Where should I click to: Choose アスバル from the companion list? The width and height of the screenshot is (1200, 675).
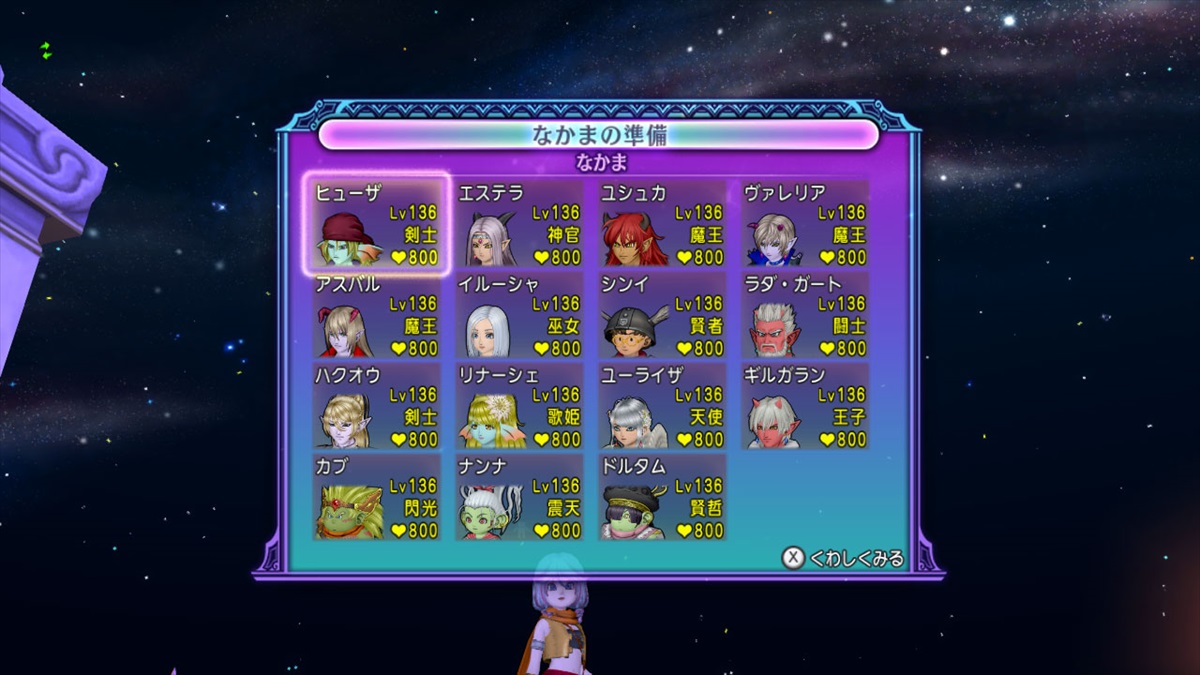(376, 315)
